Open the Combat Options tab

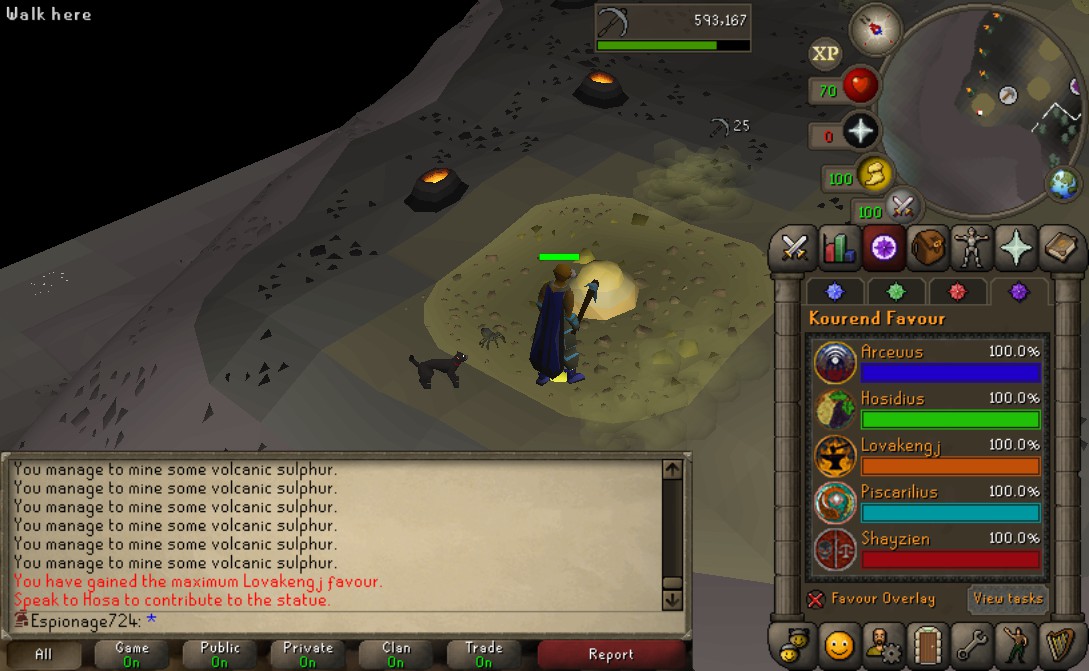coord(794,247)
